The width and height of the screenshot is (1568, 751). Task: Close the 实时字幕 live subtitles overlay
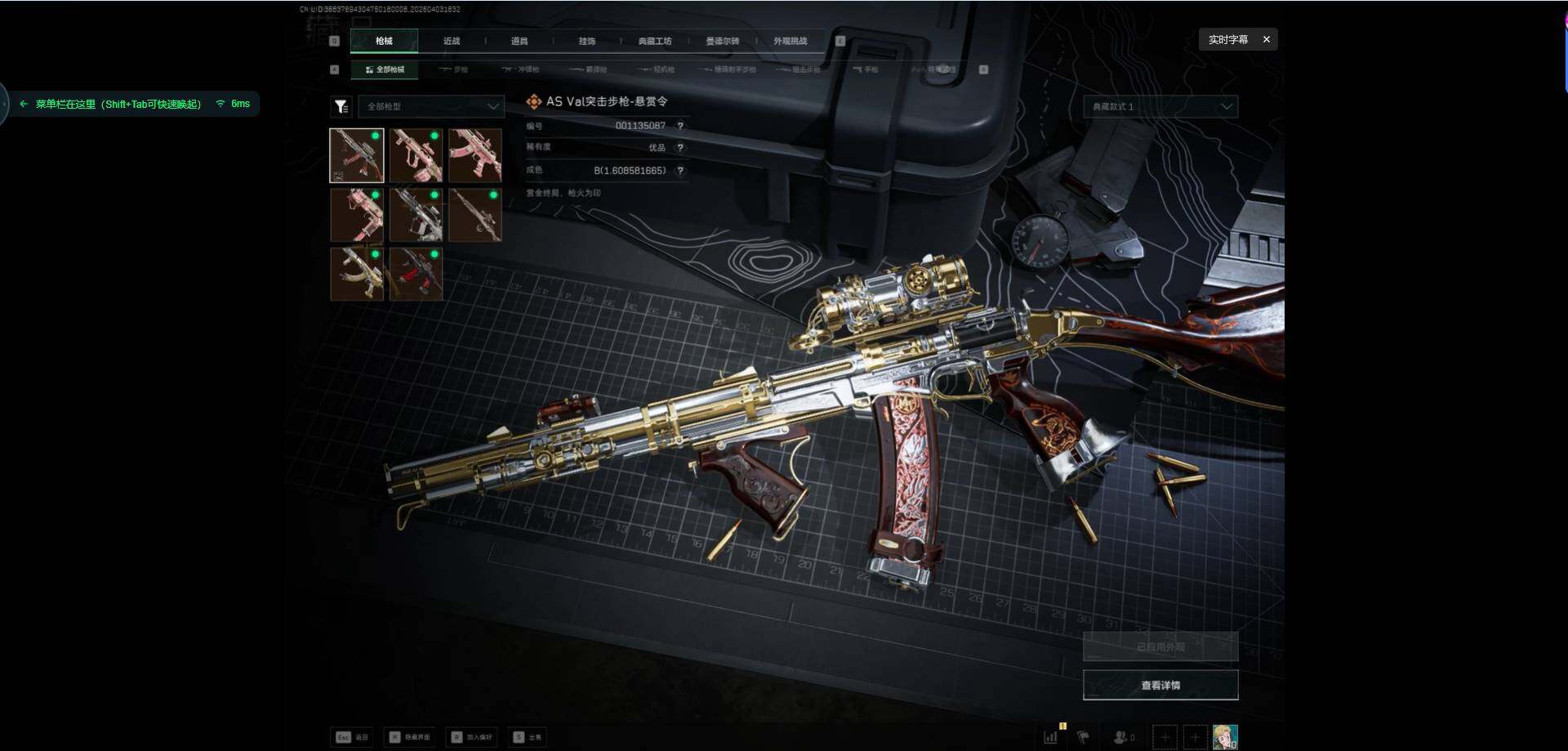pyautogui.click(x=1267, y=39)
